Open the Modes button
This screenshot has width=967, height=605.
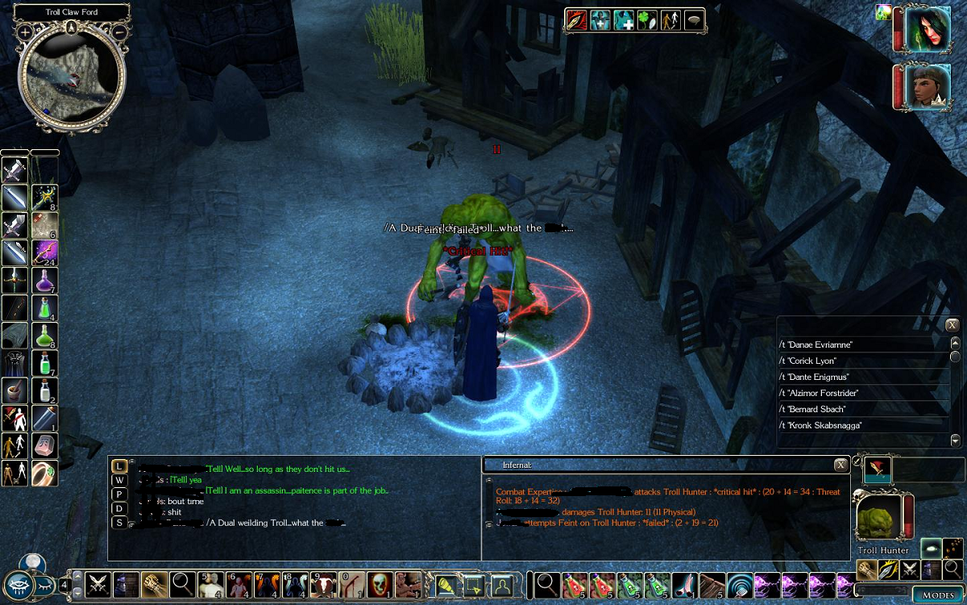tap(938, 595)
